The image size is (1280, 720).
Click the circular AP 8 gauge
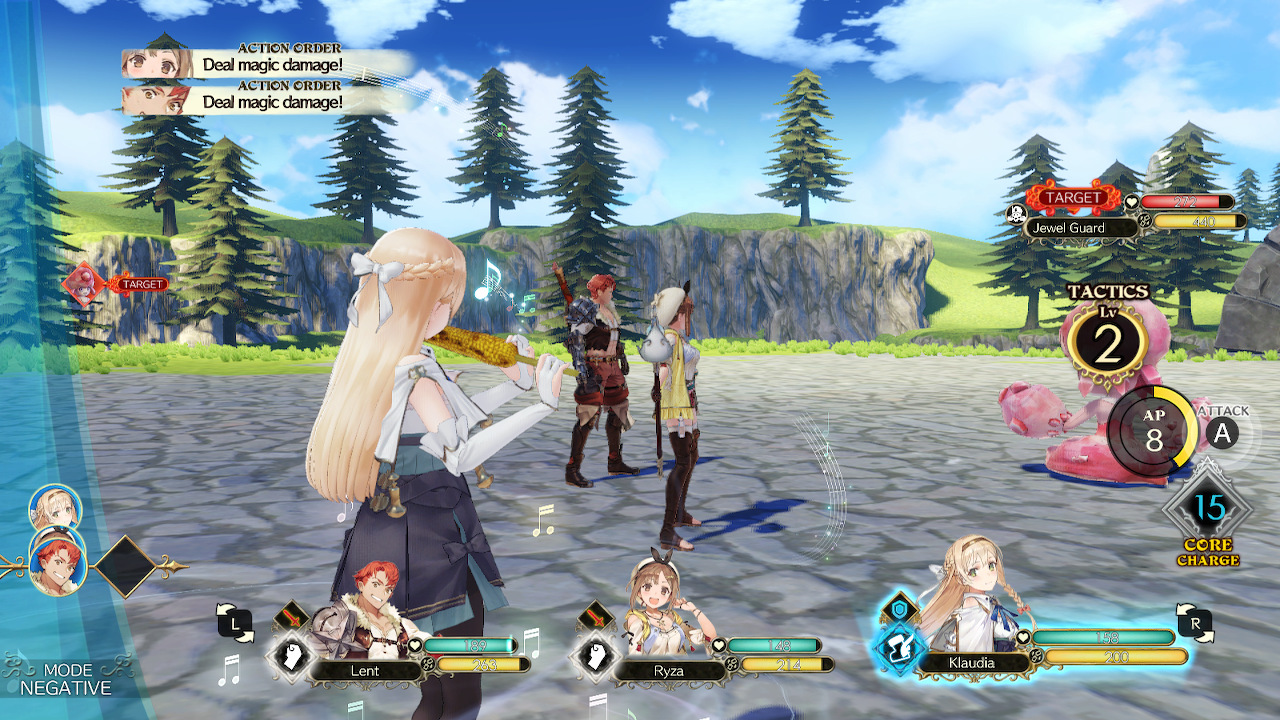[1155, 430]
